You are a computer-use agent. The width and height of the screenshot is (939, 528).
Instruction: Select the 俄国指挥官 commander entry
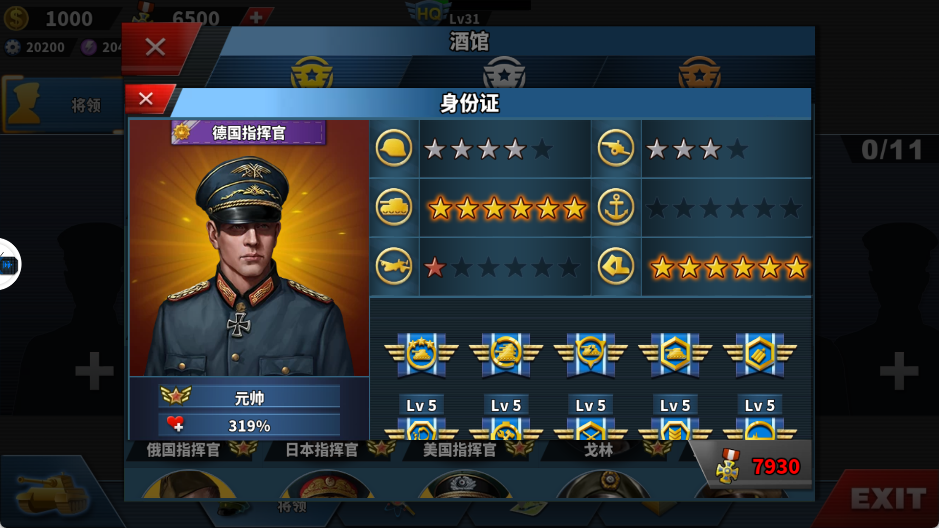tap(184, 450)
